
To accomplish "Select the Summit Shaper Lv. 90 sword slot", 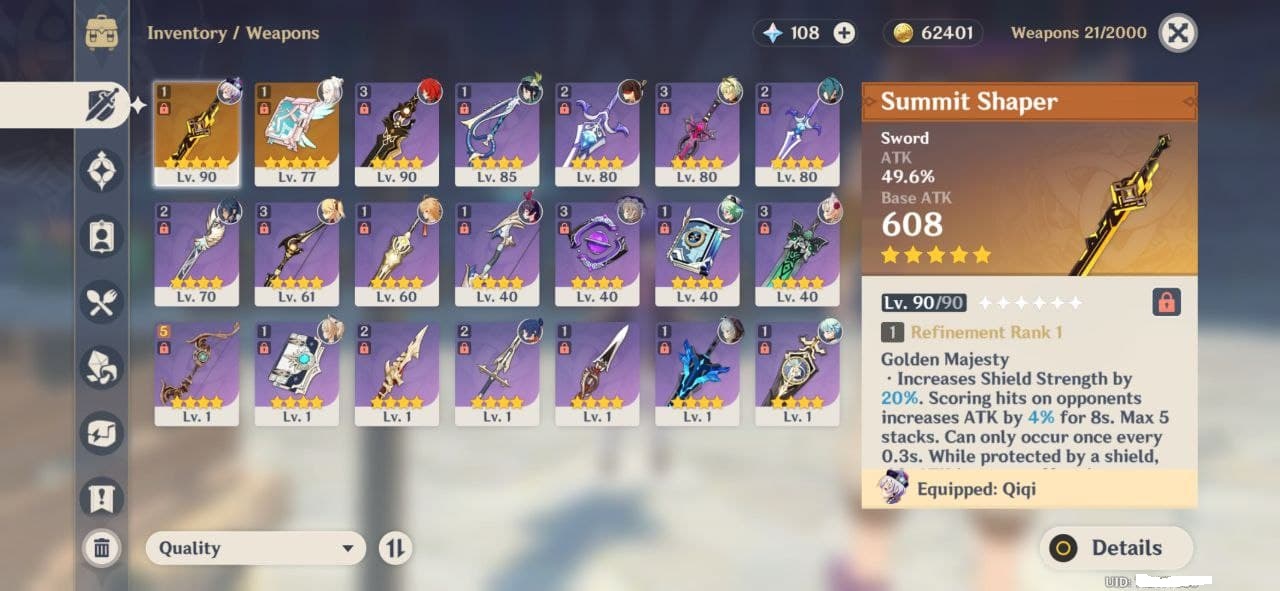I will point(196,134).
